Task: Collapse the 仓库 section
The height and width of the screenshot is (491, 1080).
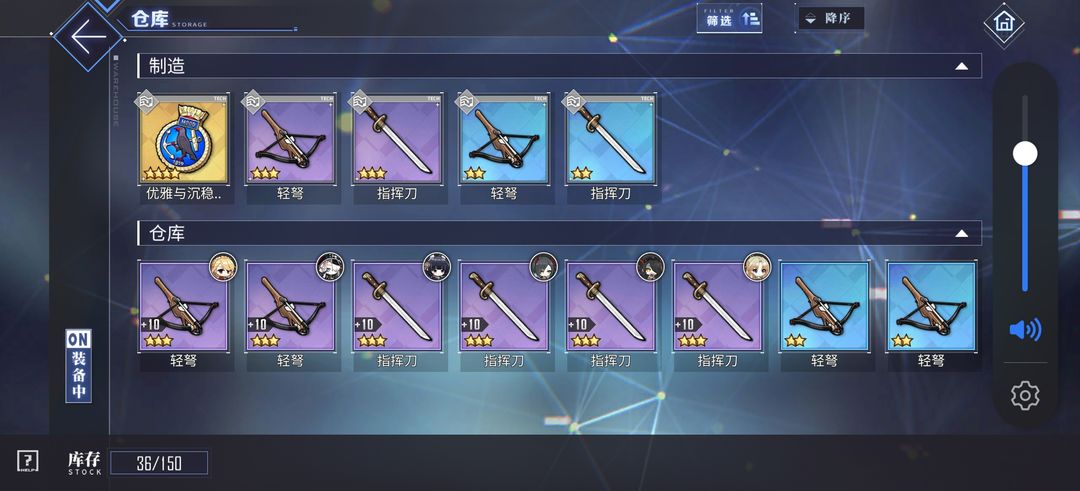Action: (961, 234)
